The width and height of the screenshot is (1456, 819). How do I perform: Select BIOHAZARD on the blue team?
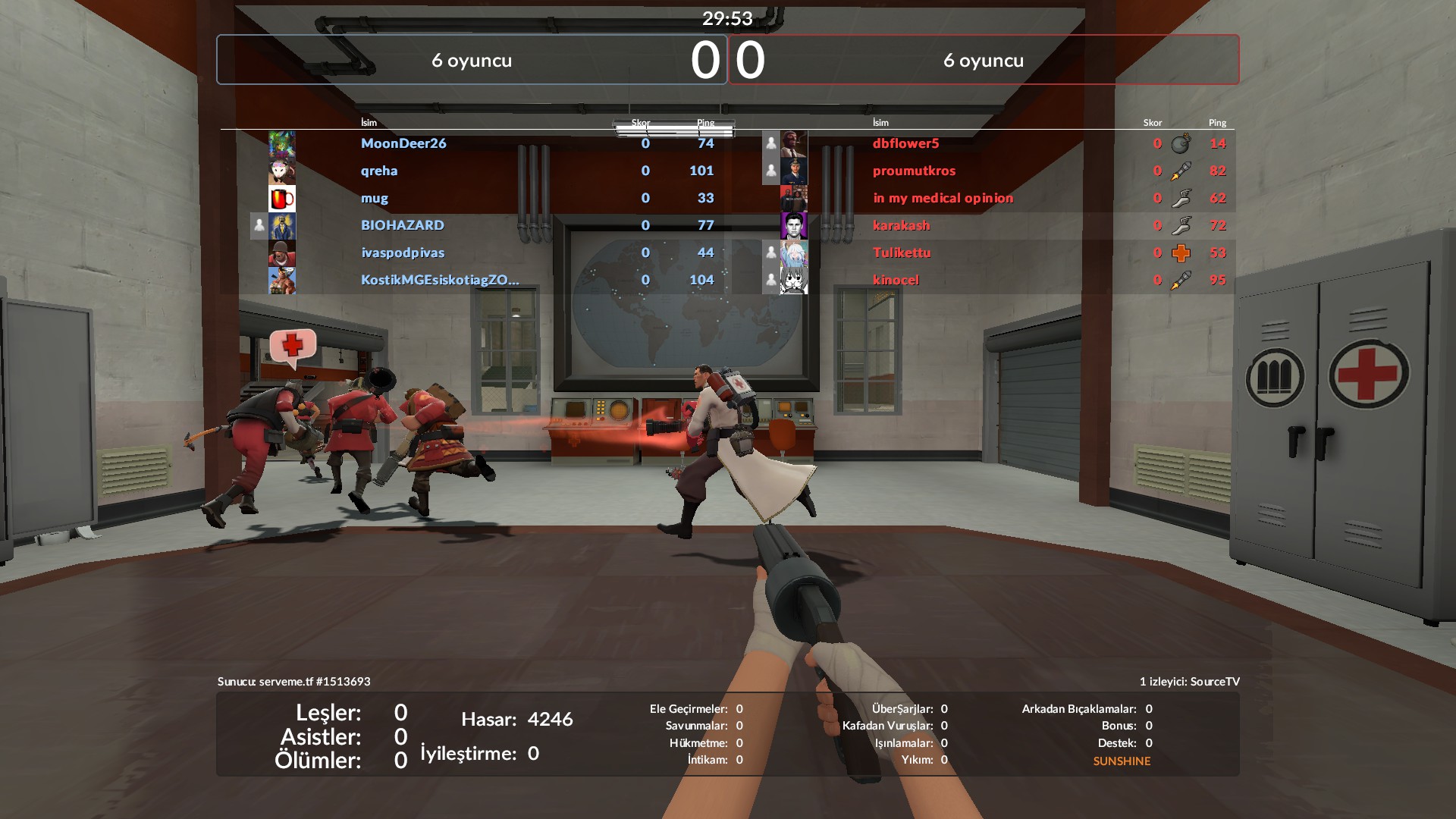403,225
